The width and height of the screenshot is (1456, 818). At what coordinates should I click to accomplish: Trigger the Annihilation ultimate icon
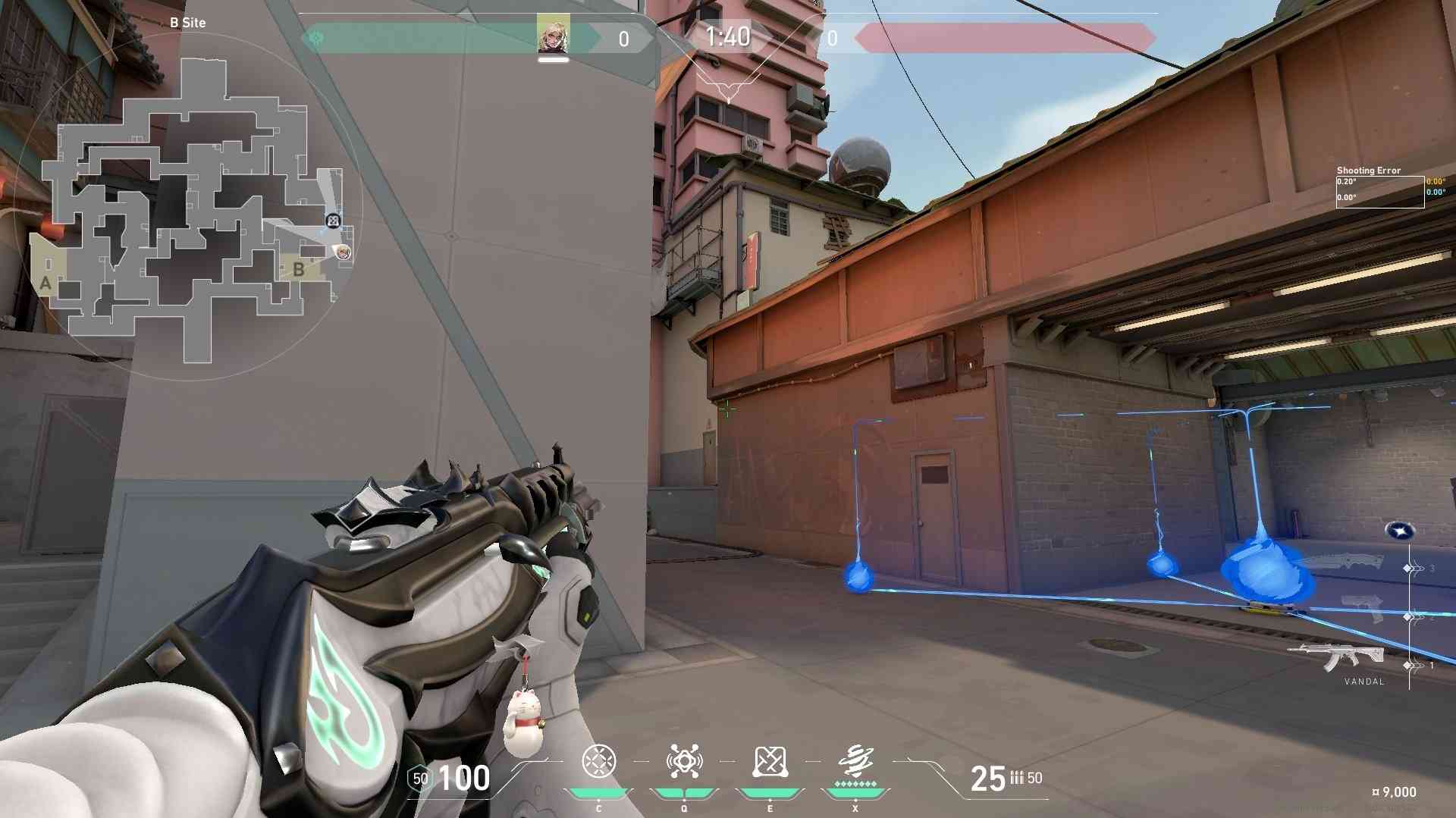(855, 760)
